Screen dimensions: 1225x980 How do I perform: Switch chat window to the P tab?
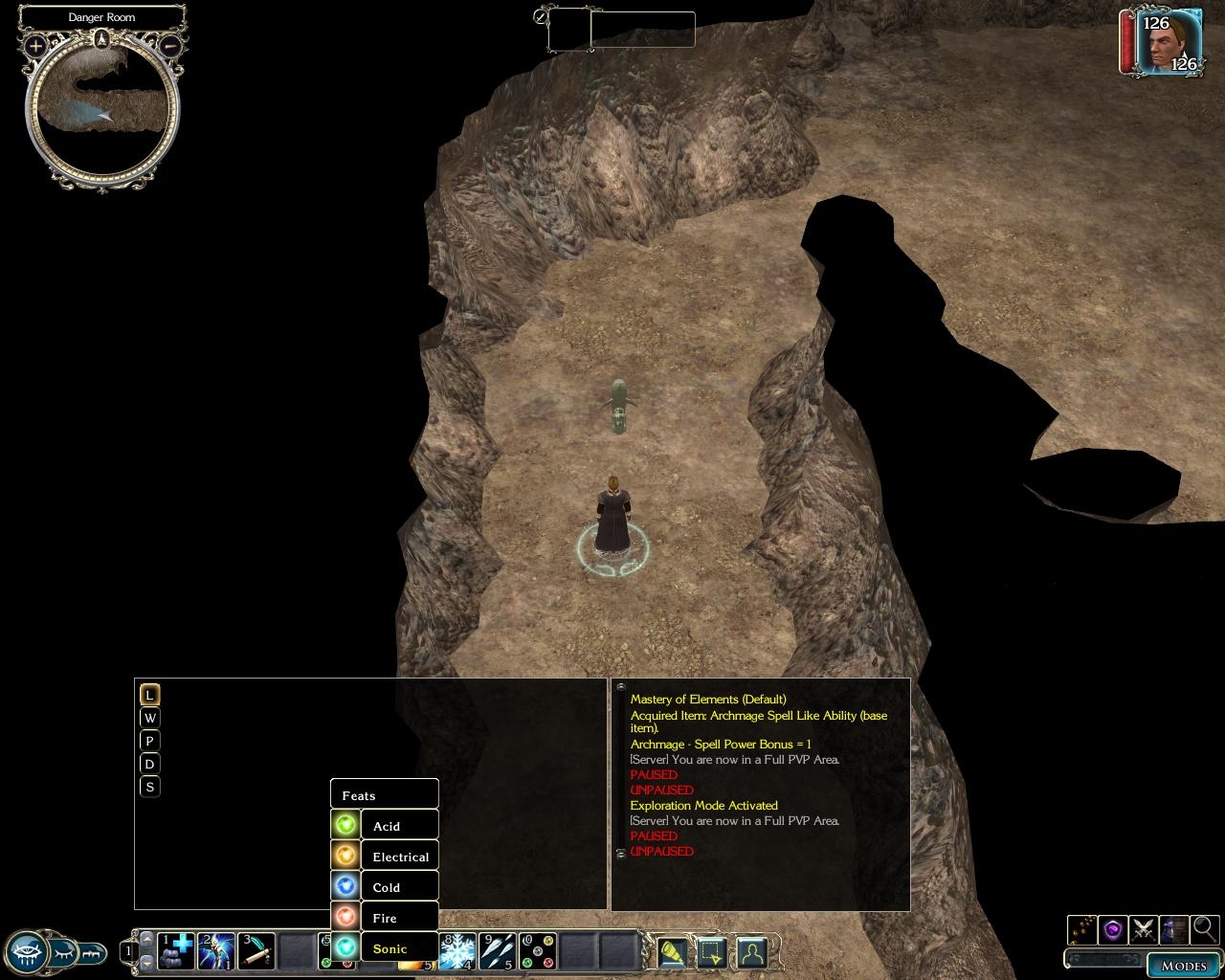[x=149, y=741]
